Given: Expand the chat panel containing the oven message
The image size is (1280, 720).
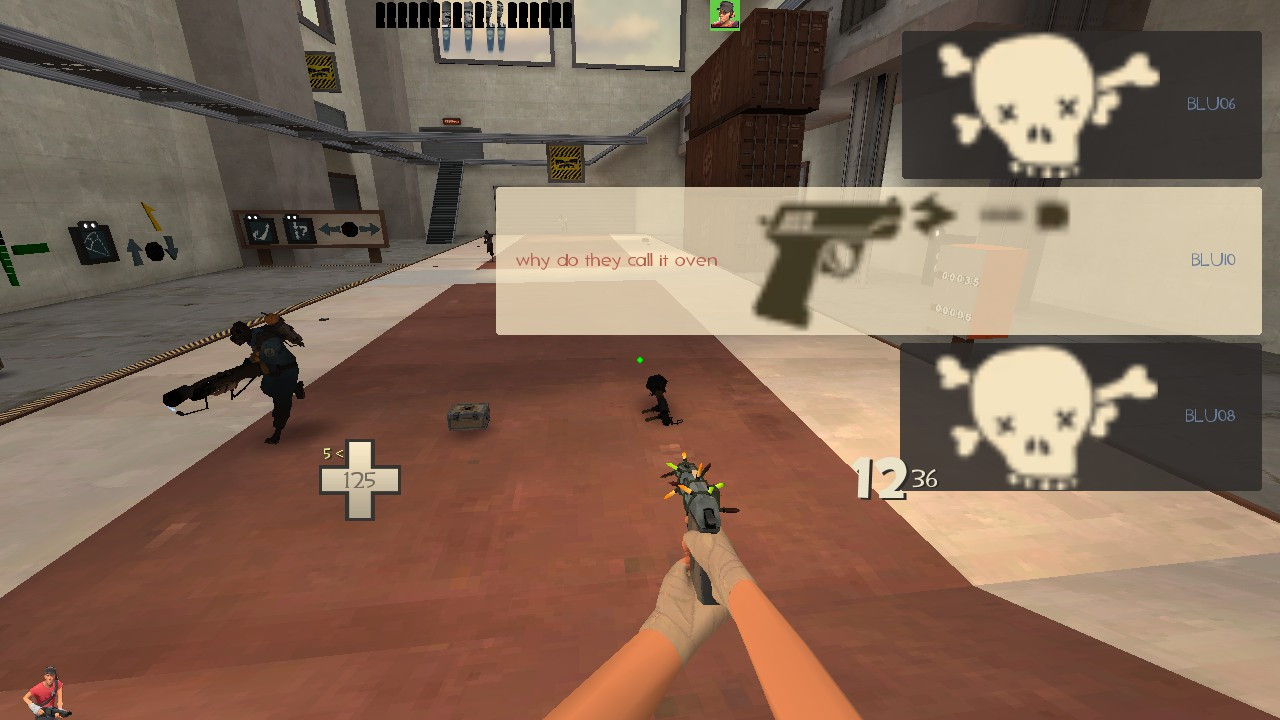Looking at the screenshot, I should [x=878, y=260].
